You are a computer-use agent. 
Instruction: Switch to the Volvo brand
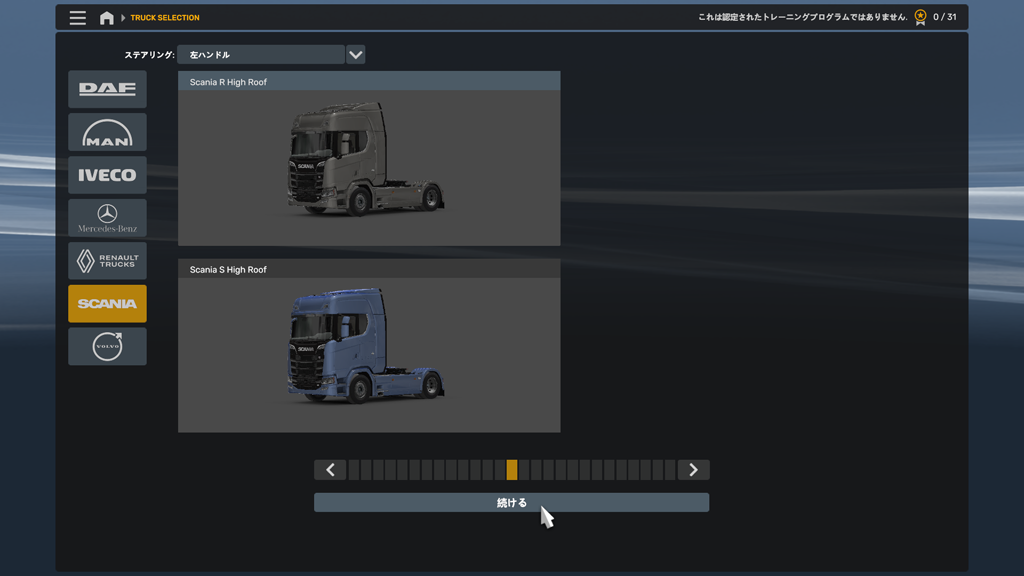click(107, 347)
